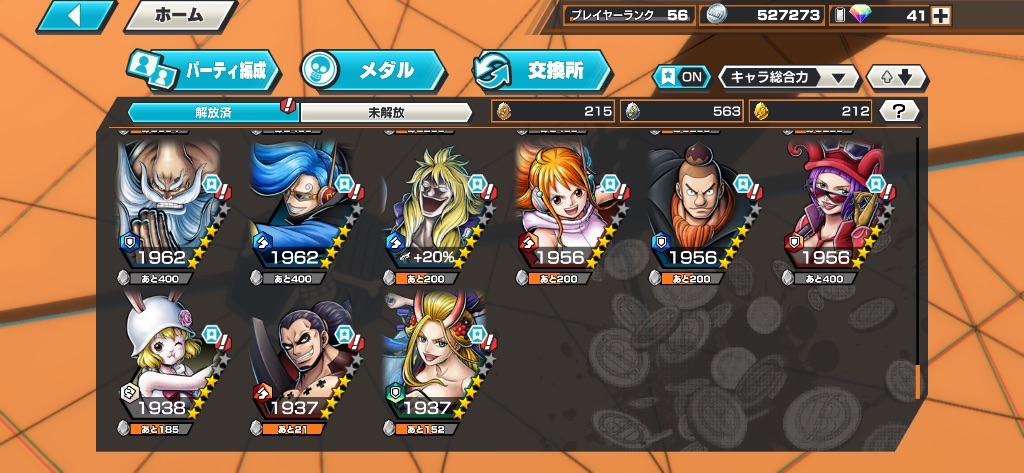Open help with the question mark button
The image size is (1024, 473).
899,111
